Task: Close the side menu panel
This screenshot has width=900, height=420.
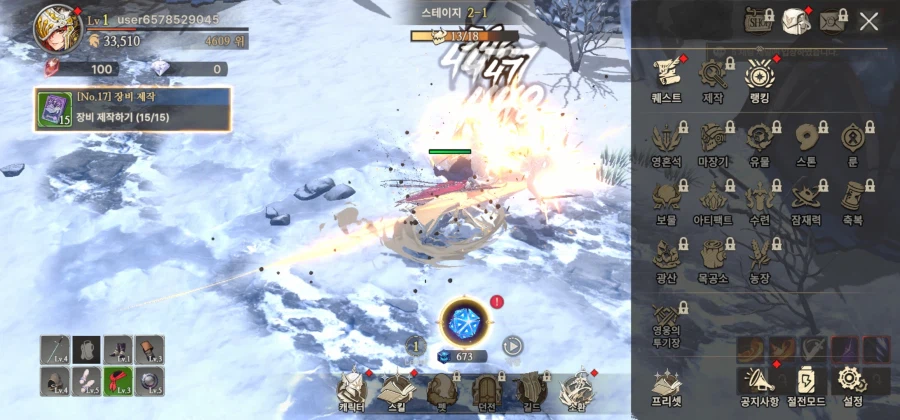Action: [869, 21]
